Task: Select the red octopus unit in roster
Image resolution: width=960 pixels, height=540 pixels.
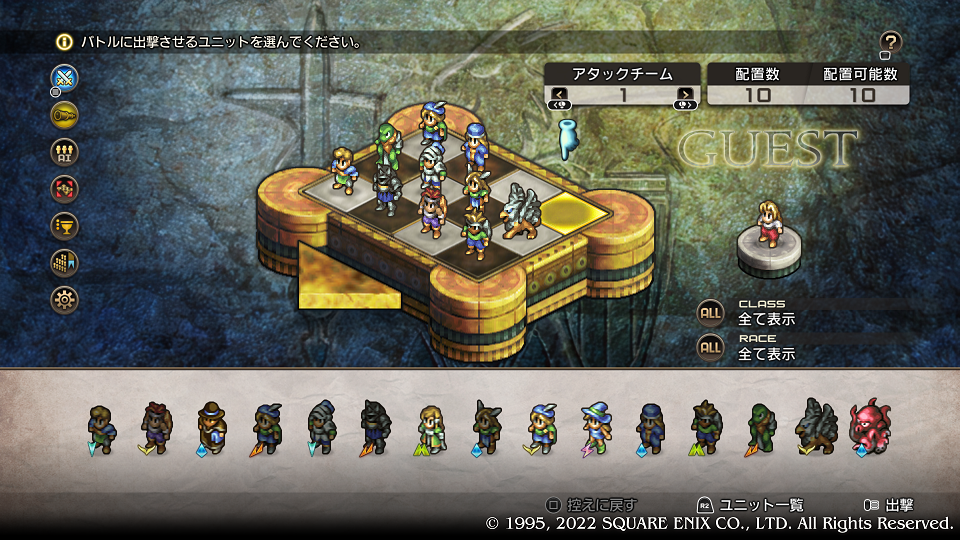Action: point(867,429)
